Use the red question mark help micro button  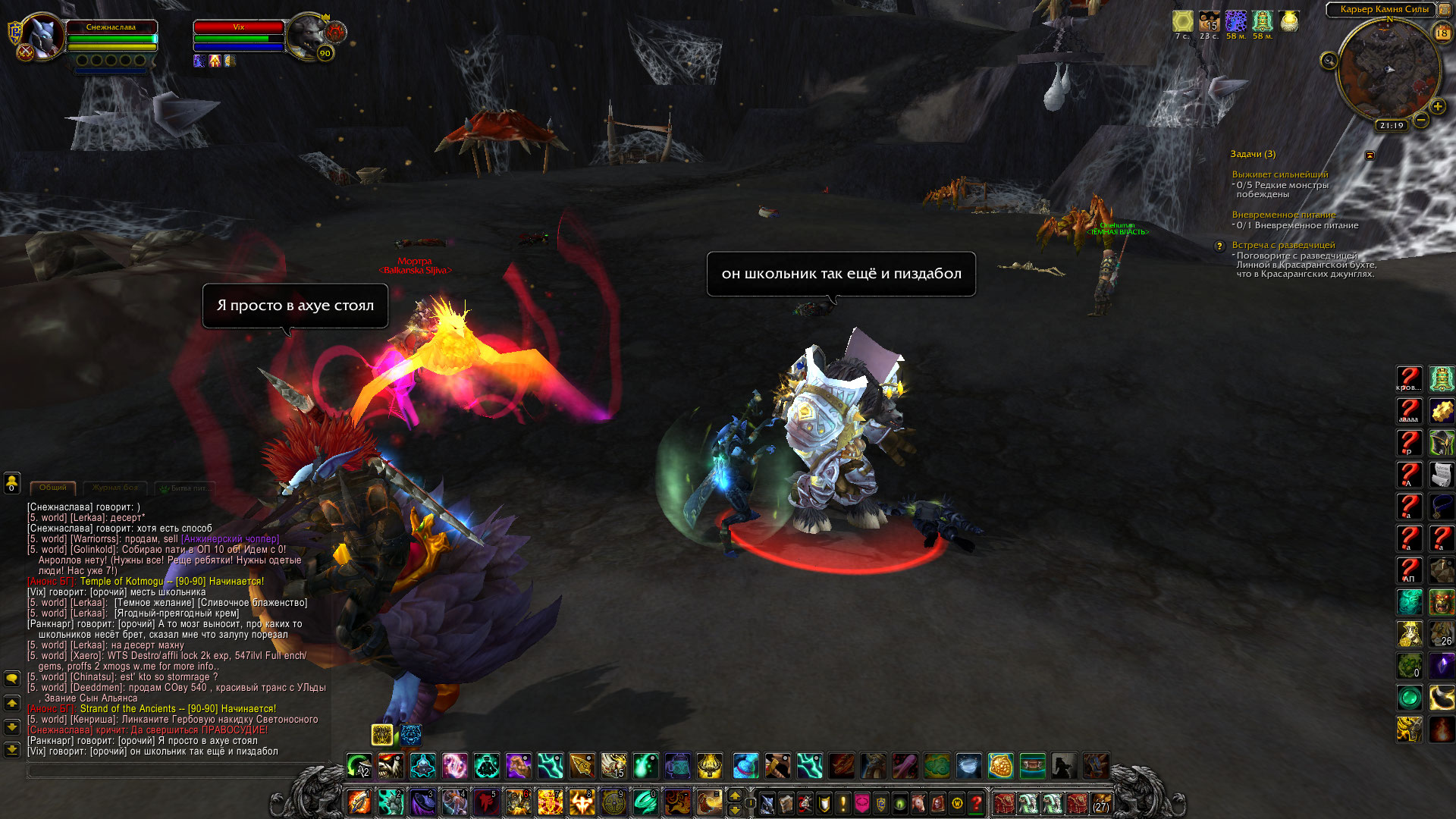tap(977, 802)
